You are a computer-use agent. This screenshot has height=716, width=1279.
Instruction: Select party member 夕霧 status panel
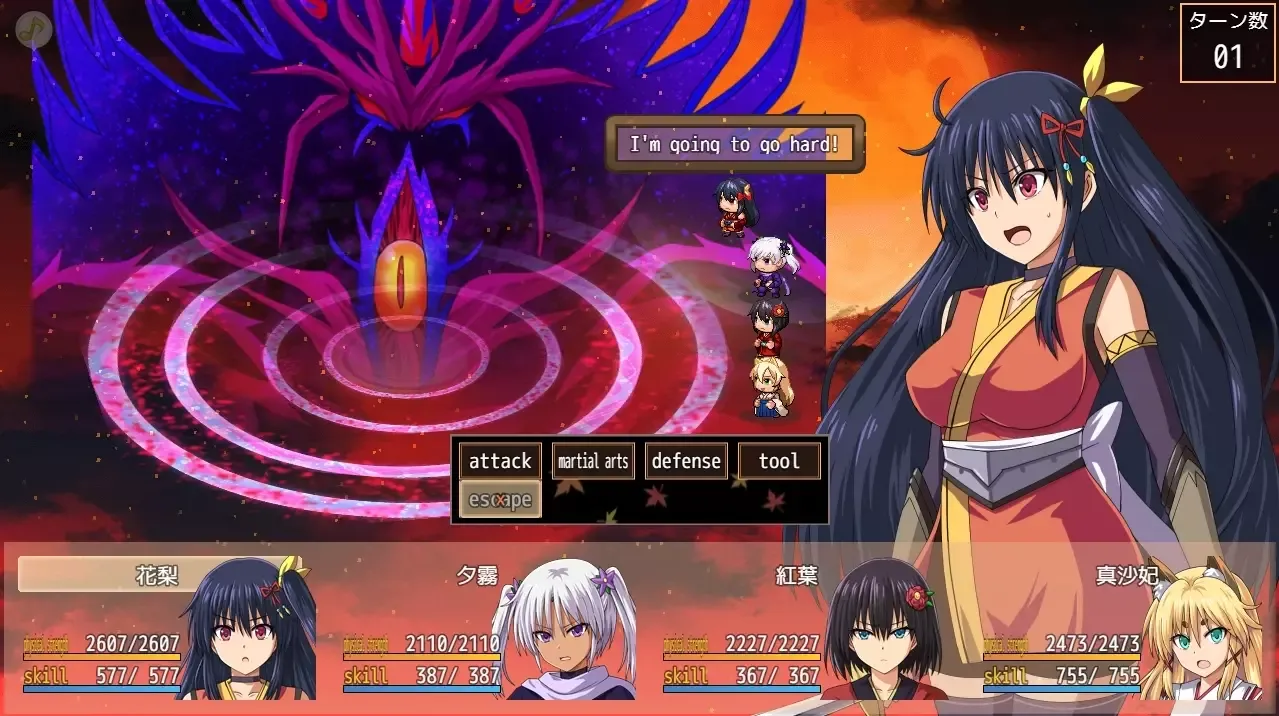pyautogui.click(x=485, y=628)
